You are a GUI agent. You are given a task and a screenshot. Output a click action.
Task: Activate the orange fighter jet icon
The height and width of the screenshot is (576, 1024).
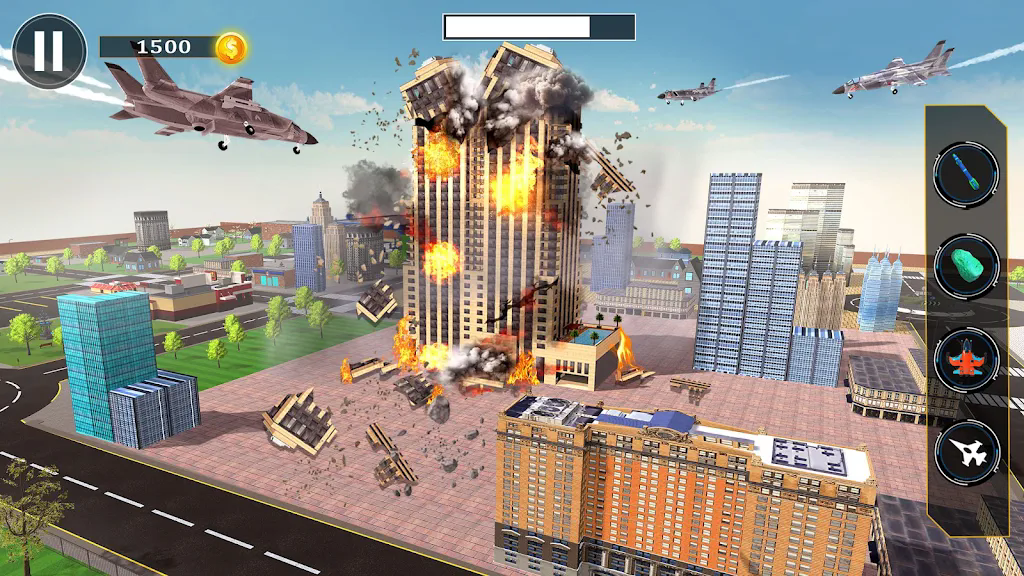[966, 359]
